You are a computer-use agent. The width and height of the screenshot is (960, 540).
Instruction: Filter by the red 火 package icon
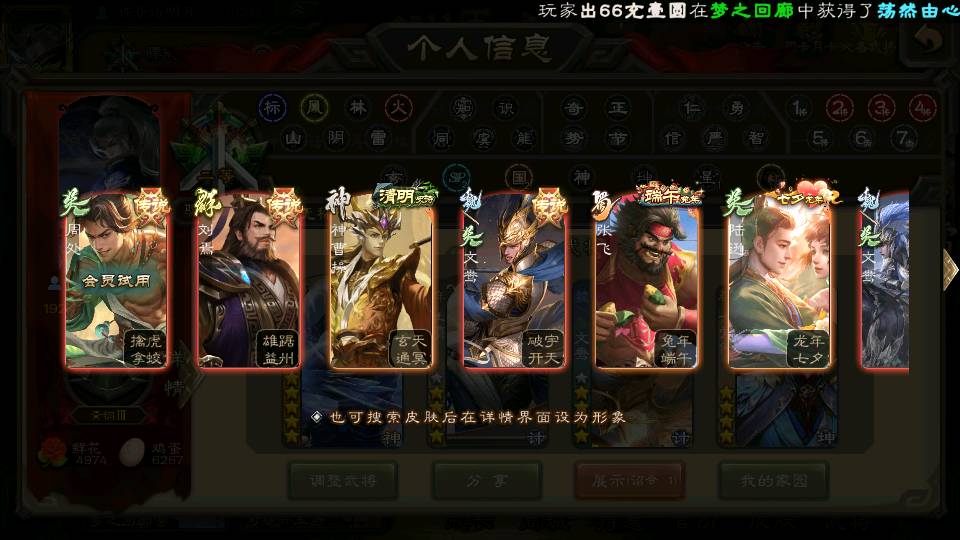(x=399, y=108)
